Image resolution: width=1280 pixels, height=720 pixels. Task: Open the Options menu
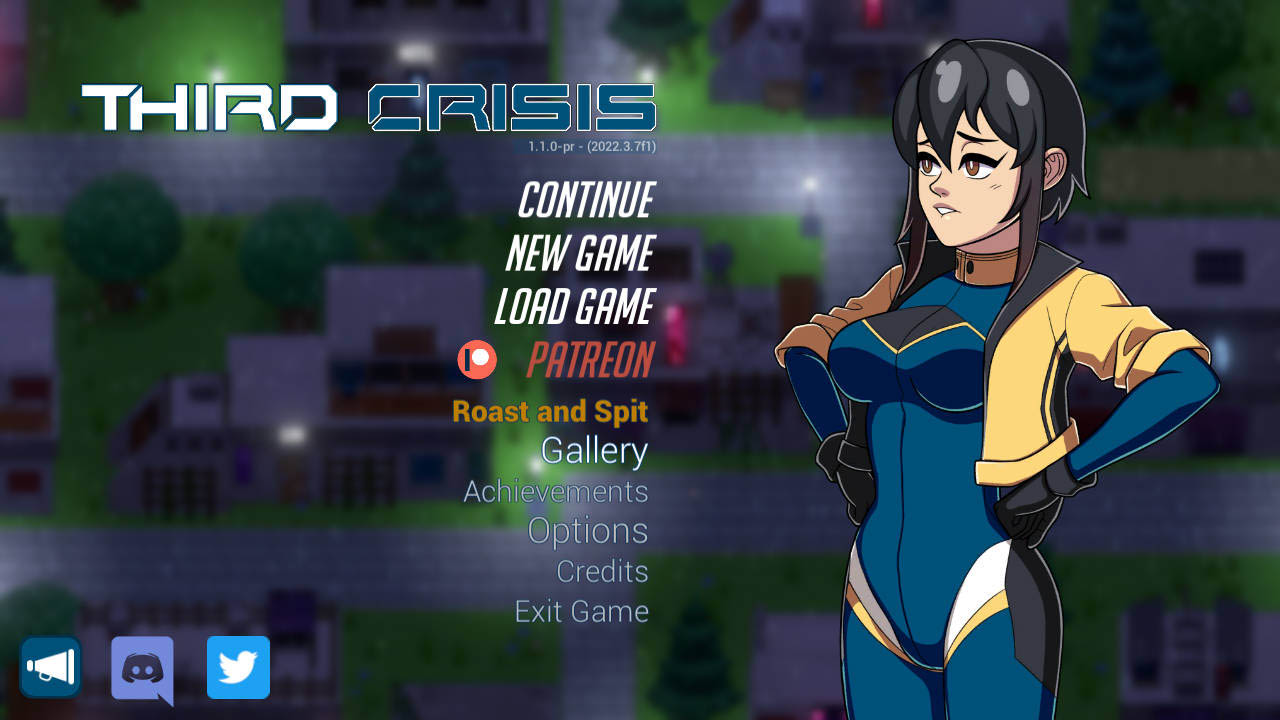(587, 531)
